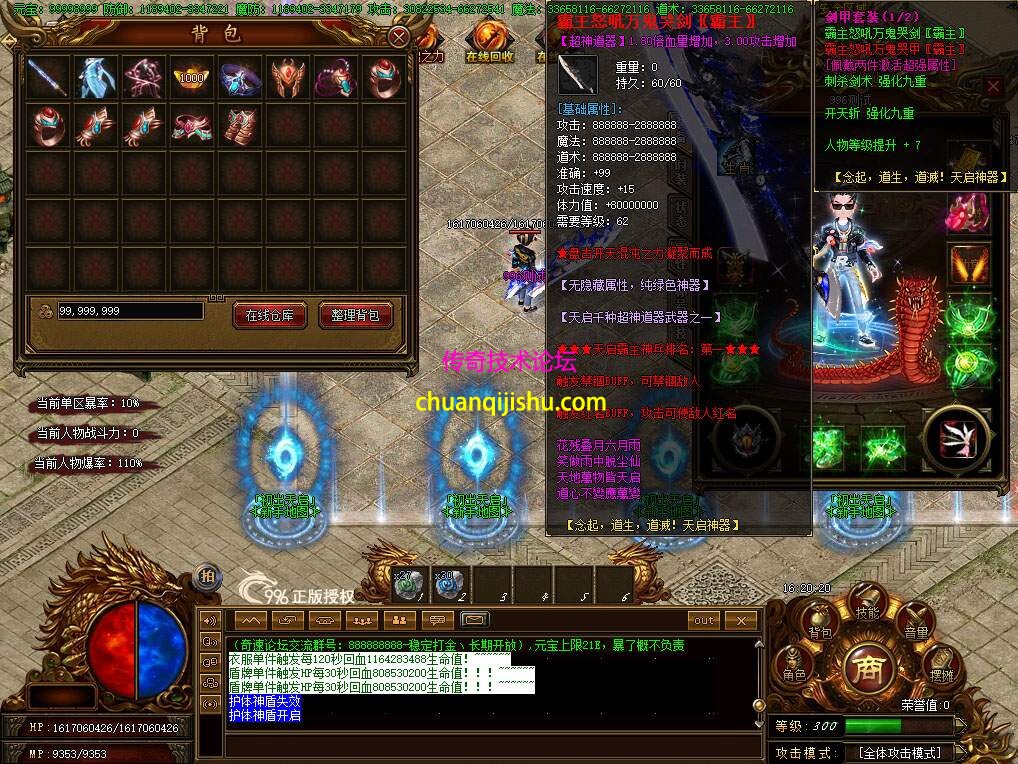This screenshot has width=1018, height=764.
Task: Select the 1000 gold ingot item
Action: [x=191, y=77]
